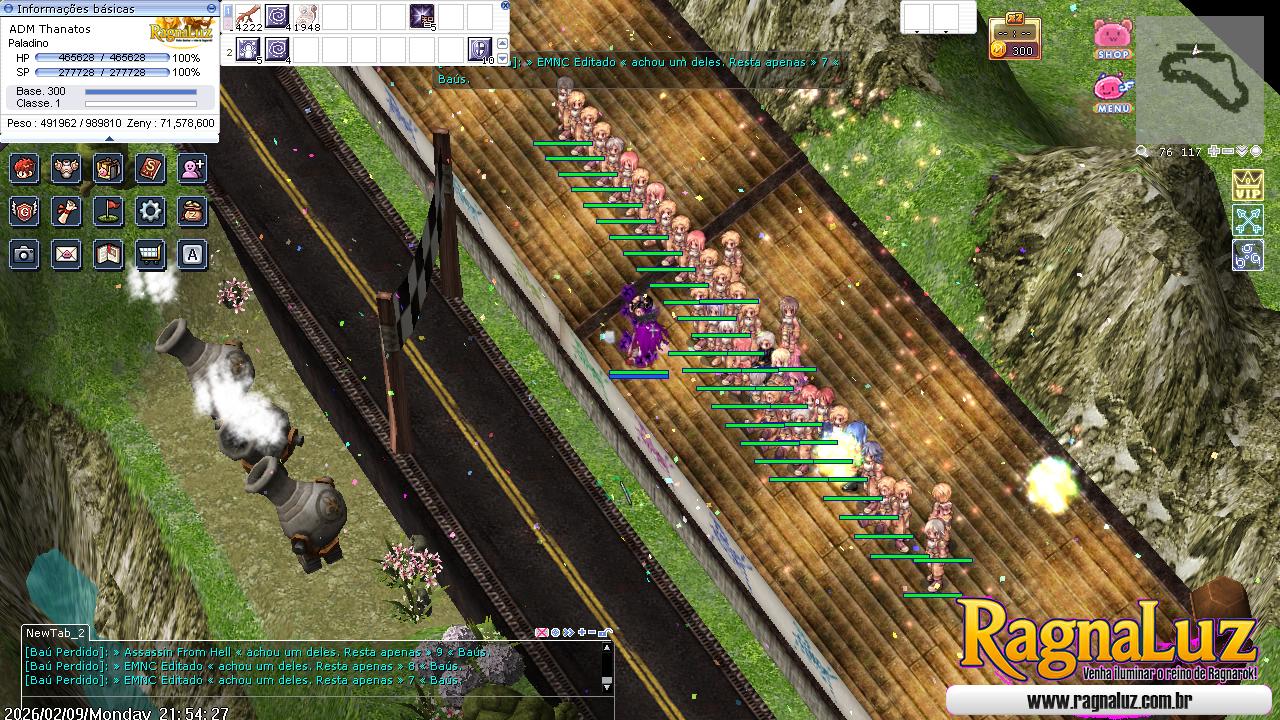1280x720 pixels.
Task: Minimize the Informações básicas window
Action: pyautogui.click(x=211, y=8)
